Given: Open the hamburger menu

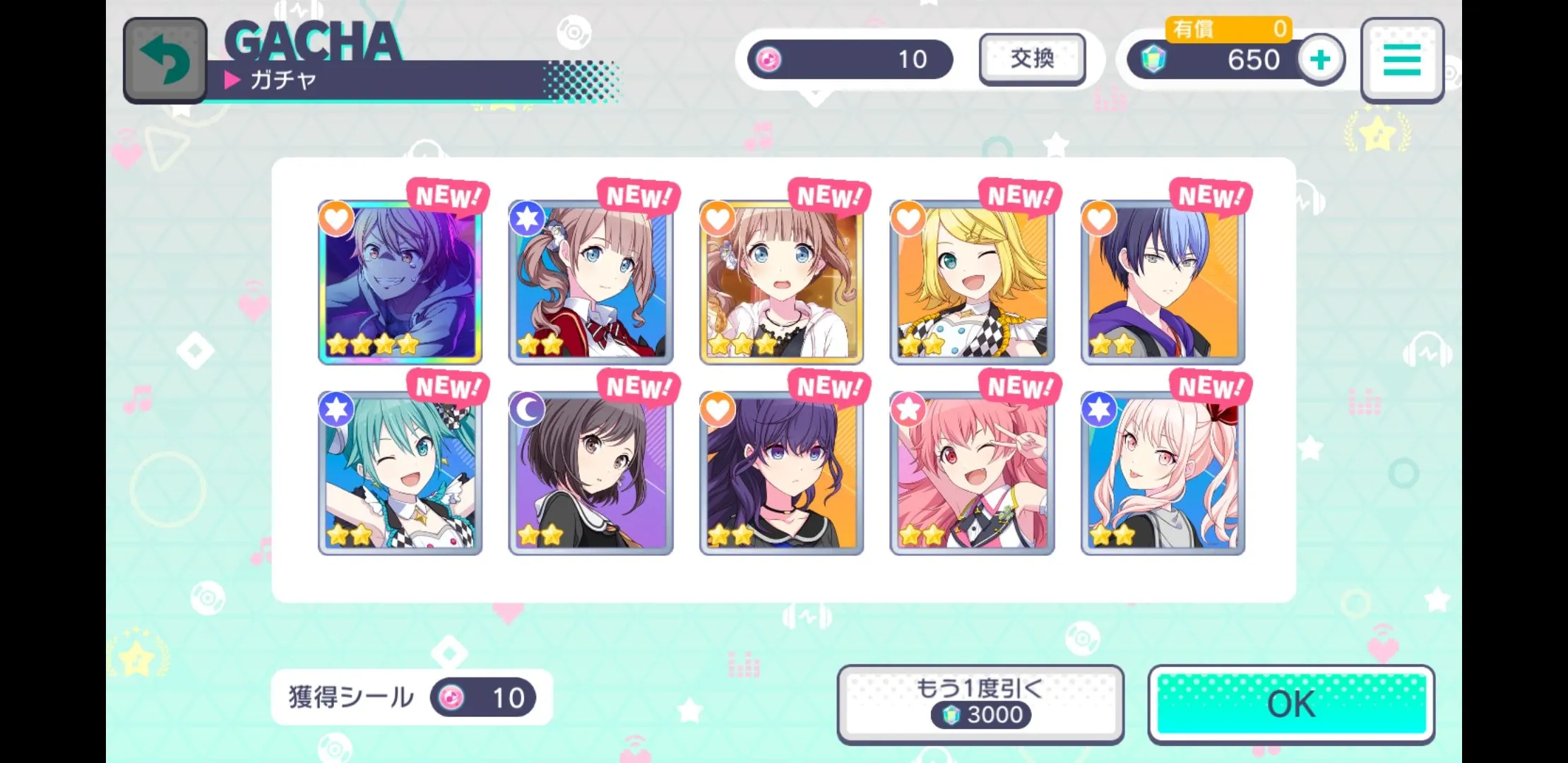Looking at the screenshot, I should click(x=1402, y=60).
